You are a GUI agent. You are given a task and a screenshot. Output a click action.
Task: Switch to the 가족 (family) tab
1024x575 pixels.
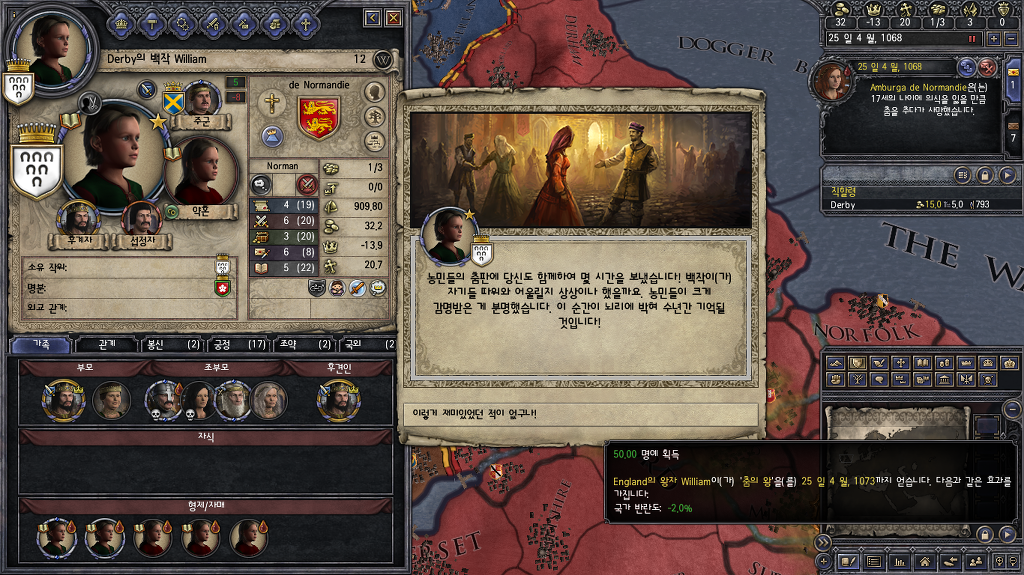click(x=41, y=344)
